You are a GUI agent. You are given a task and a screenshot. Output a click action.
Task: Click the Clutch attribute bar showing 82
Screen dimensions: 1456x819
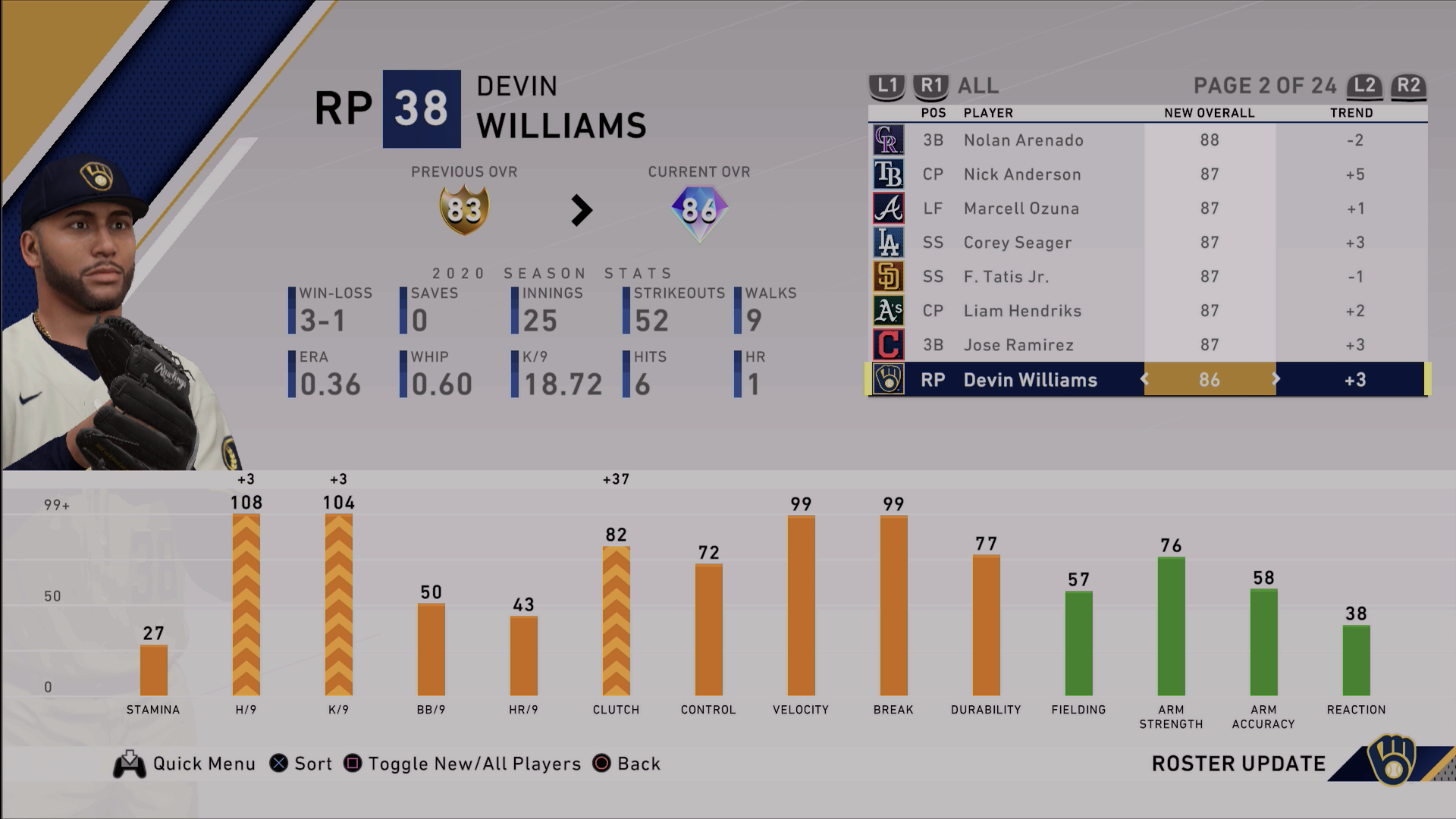617,622
